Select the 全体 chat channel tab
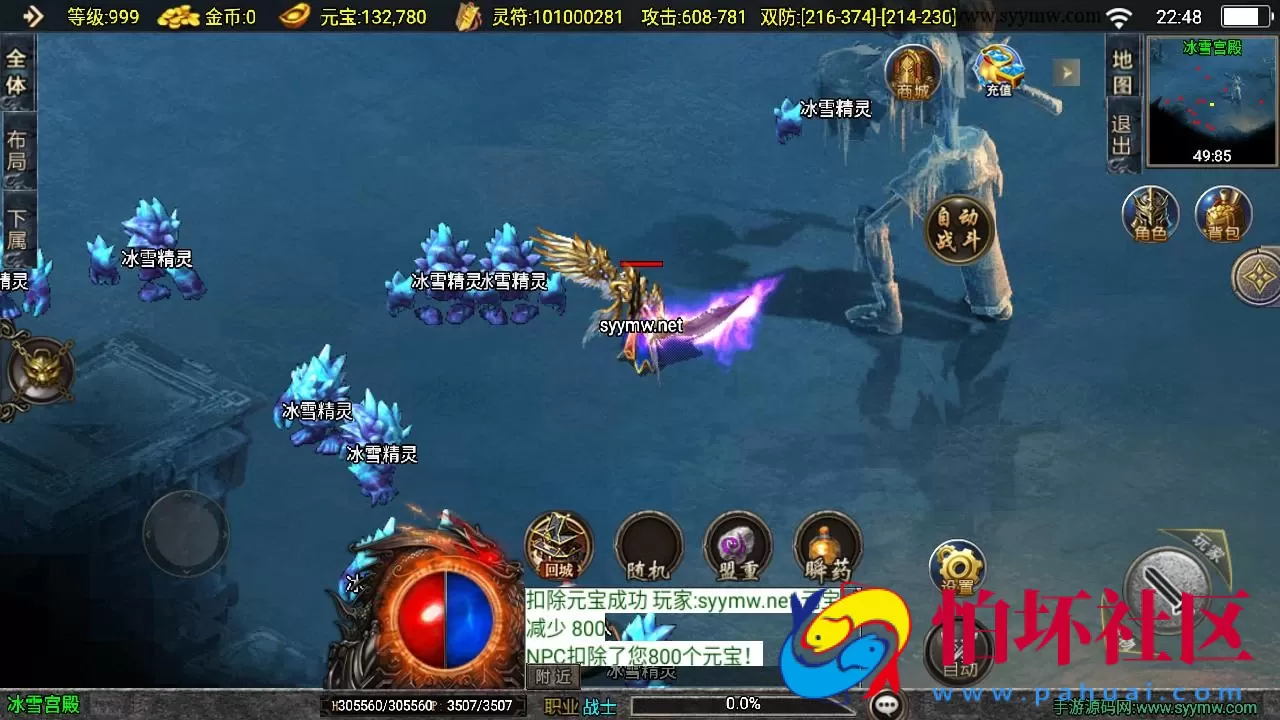Image resolution: width=1280 pixels, height=720 pixels. (15, 71)
